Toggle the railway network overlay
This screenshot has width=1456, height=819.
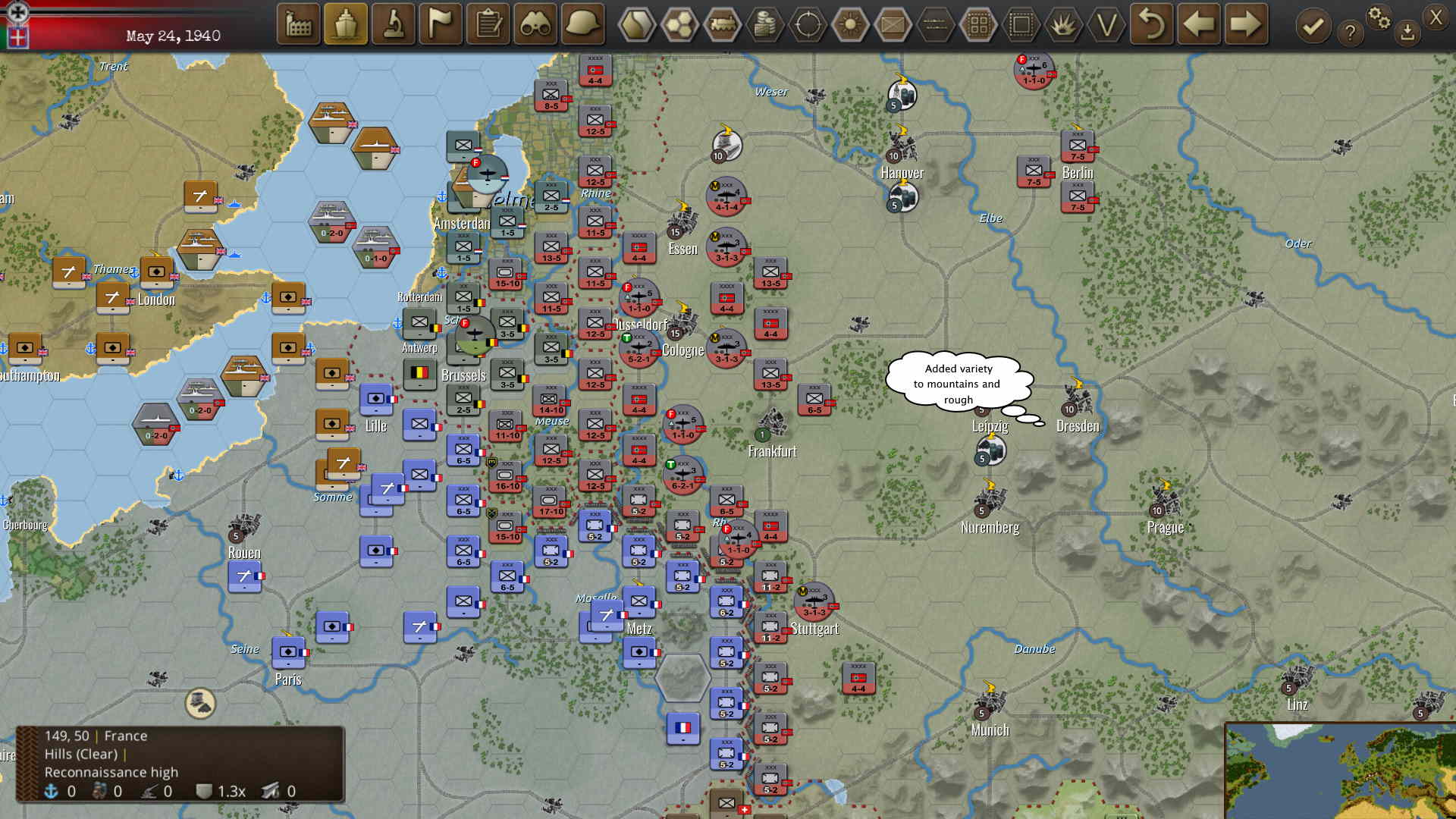pos(723,25)
